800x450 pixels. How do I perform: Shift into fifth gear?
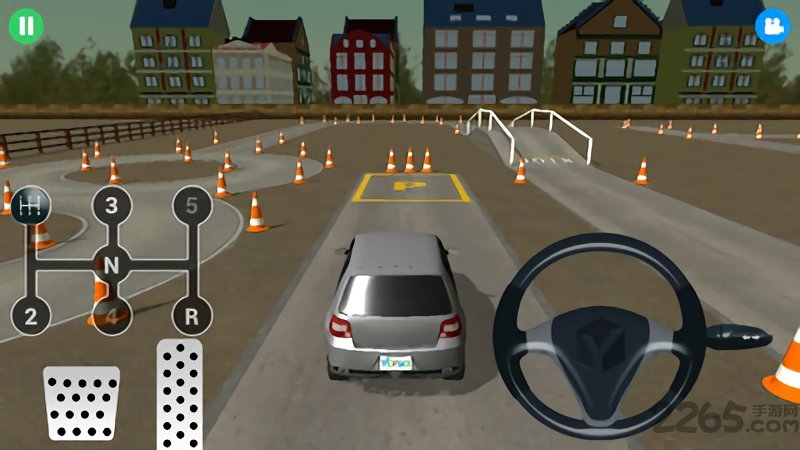(x=191, y=207)
